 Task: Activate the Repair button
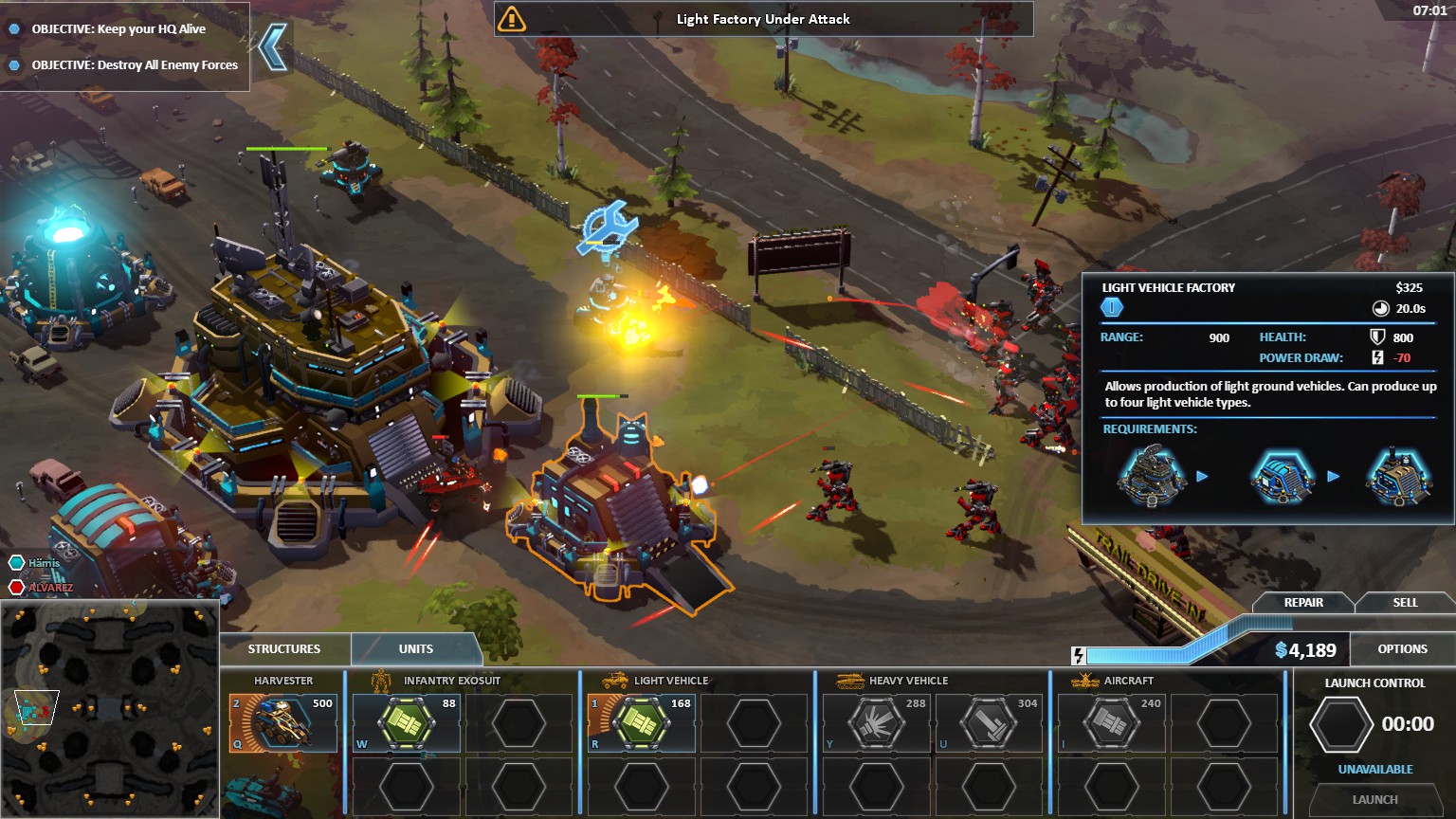pos(1303,603)
